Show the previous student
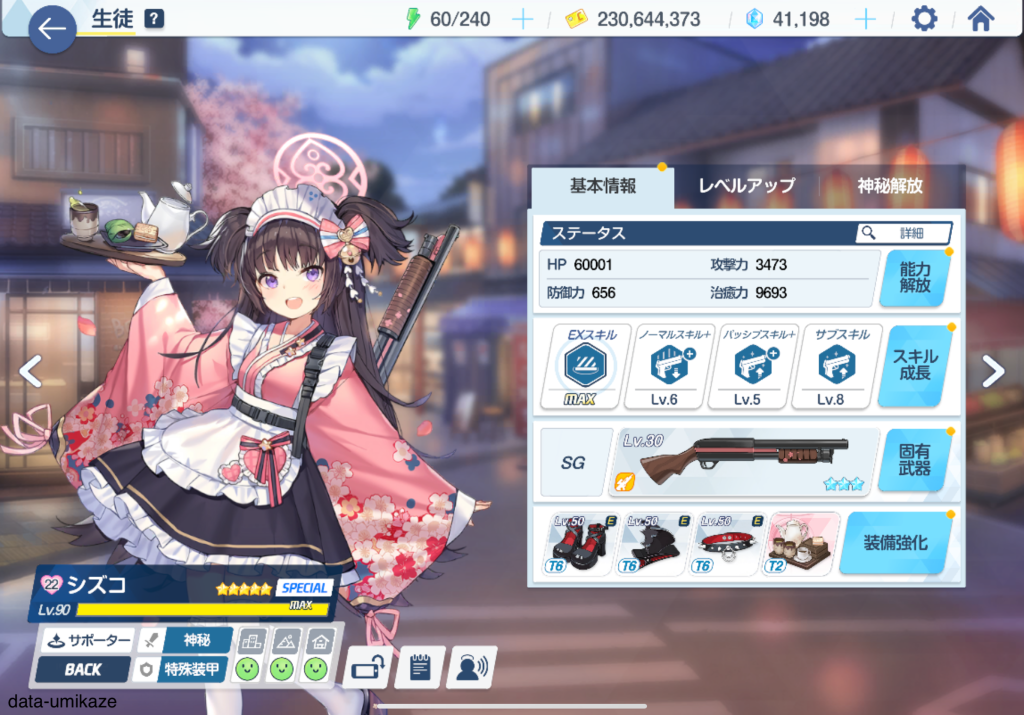This screenshot has width=1024, height=715. (x=31, y=371)
